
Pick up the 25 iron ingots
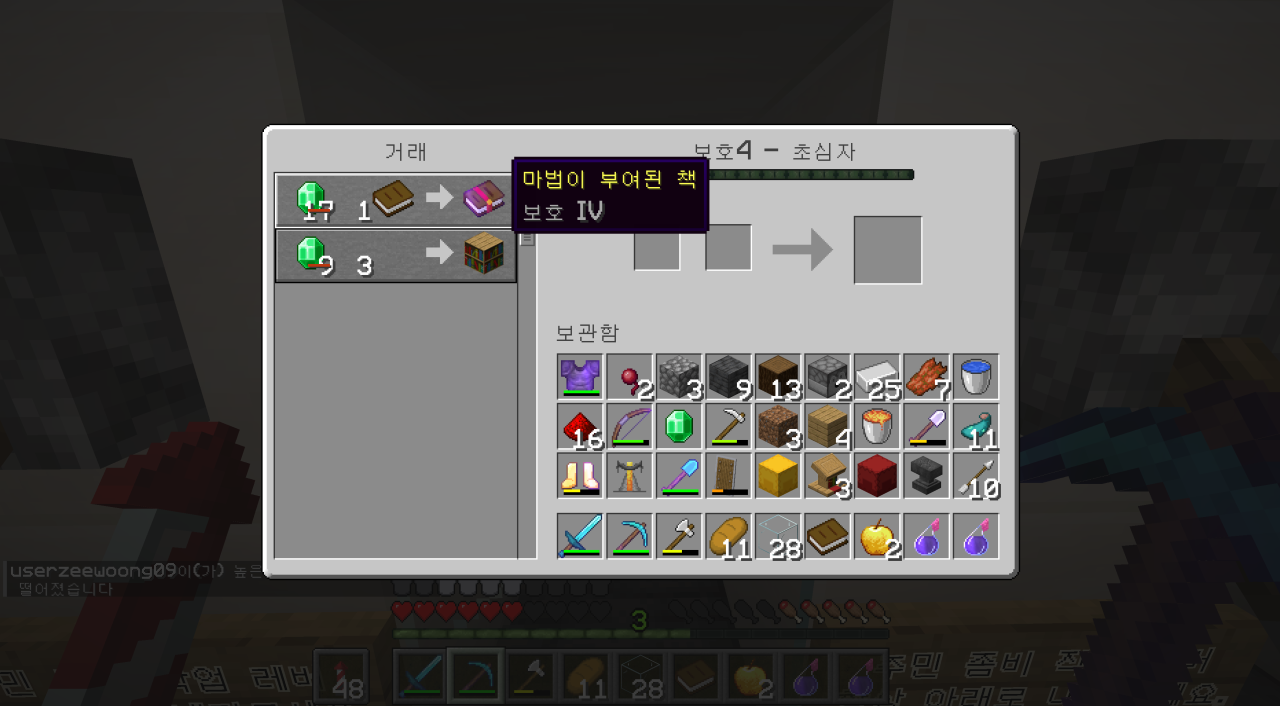point(877,377)
